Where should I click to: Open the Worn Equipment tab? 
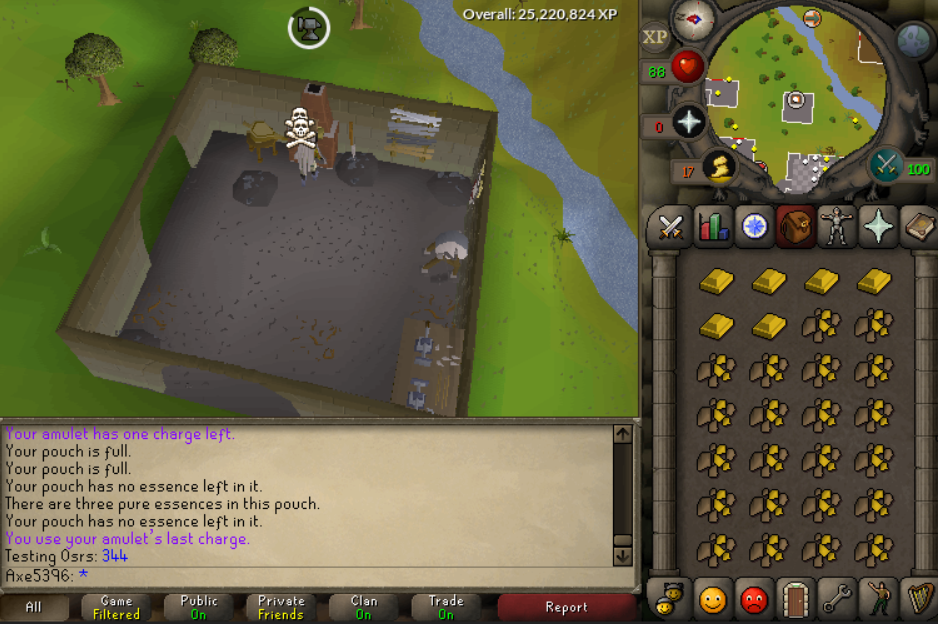[x=835, y=227]
